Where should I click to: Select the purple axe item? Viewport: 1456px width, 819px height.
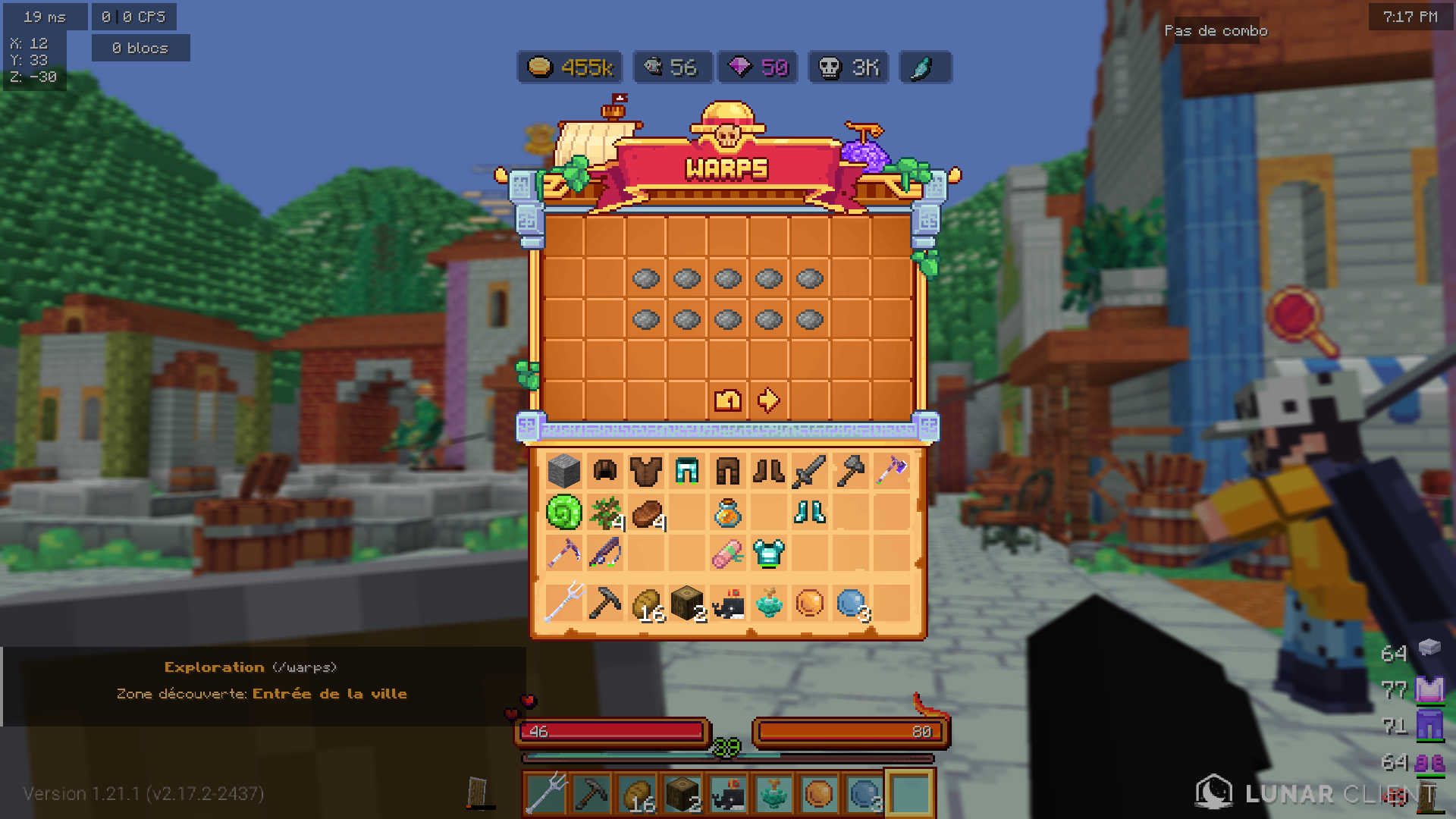pyautogui.click(x=891, y=472)
